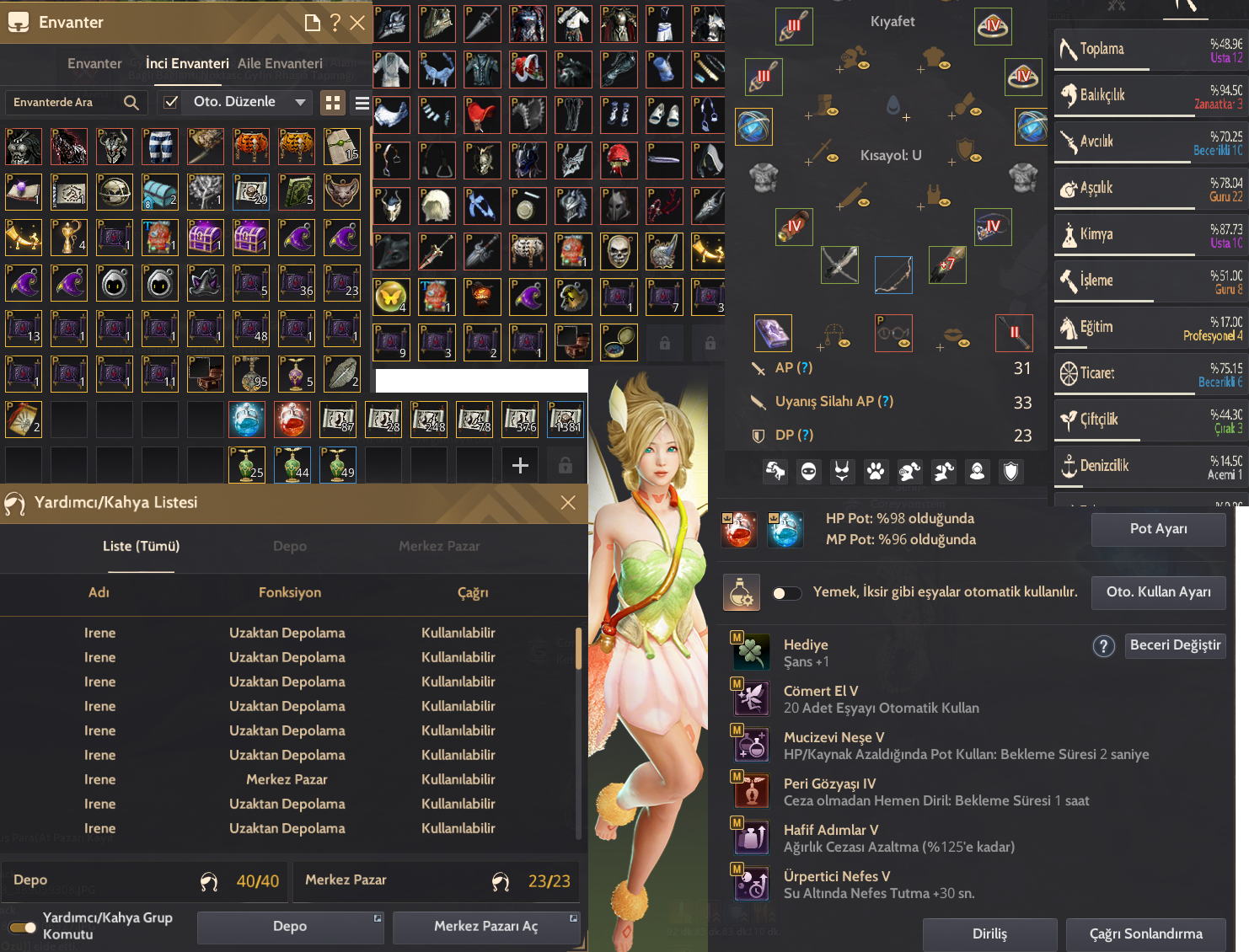The image size is (1249, 952).
Task: Enable automatic food and elixir usage toggle
Action: tap(786, 593)
